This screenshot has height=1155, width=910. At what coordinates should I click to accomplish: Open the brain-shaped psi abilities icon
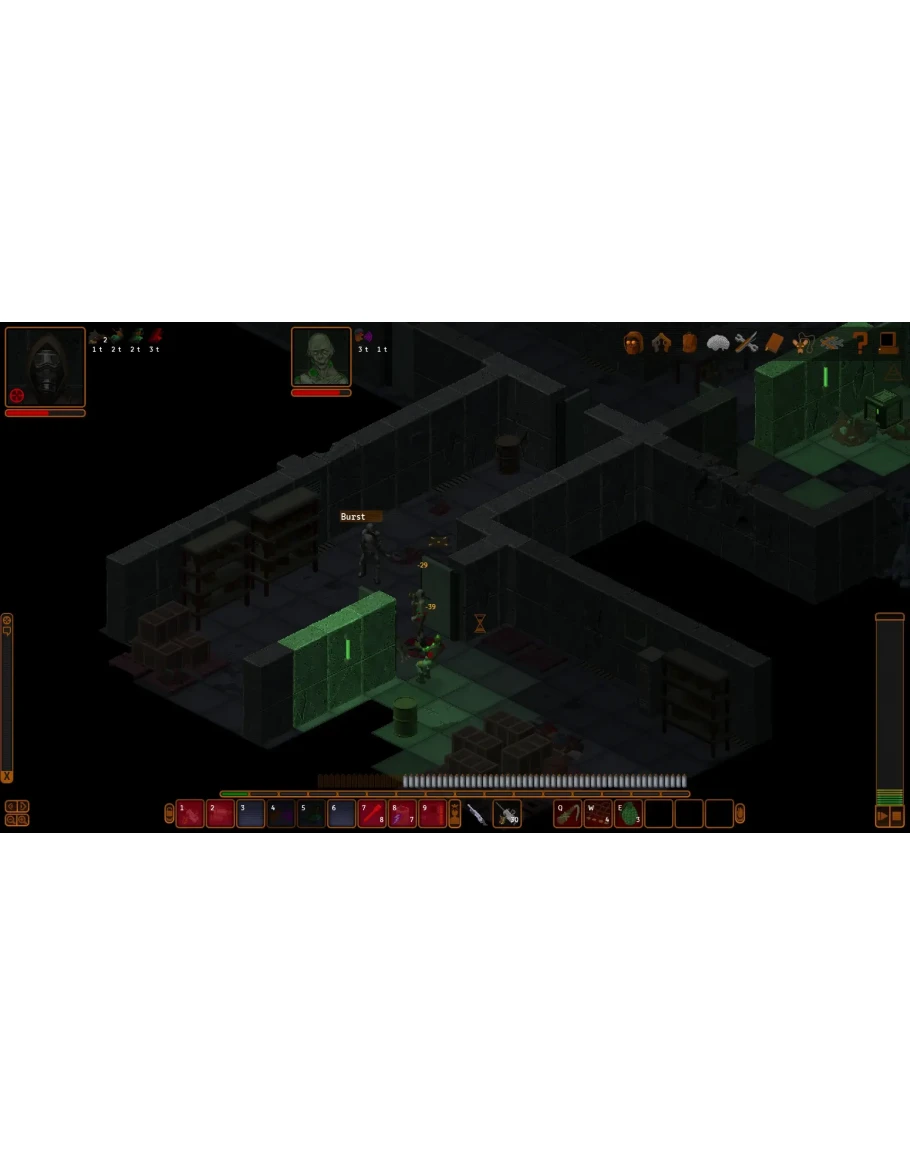(717, 343)
